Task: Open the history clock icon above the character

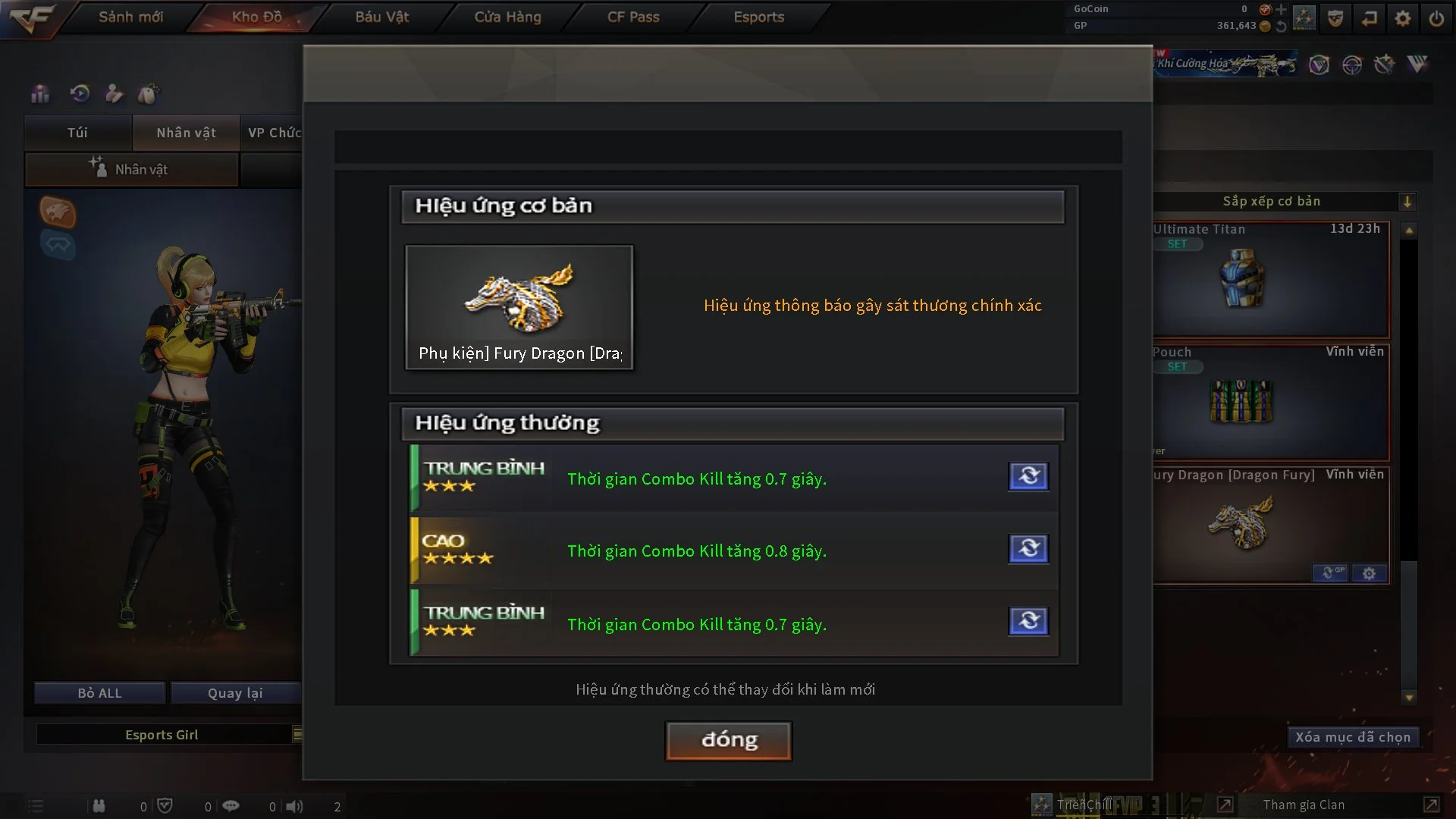Action: point(79,93)
